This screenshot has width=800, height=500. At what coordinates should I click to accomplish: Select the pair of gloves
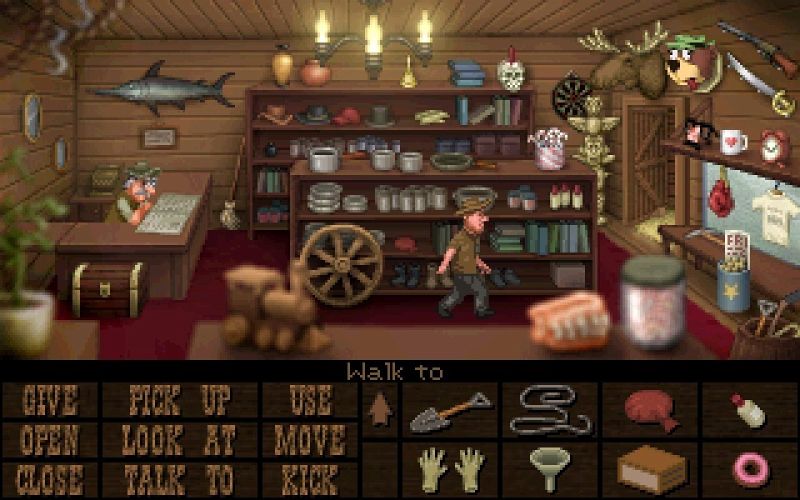(x=449, y=468)
